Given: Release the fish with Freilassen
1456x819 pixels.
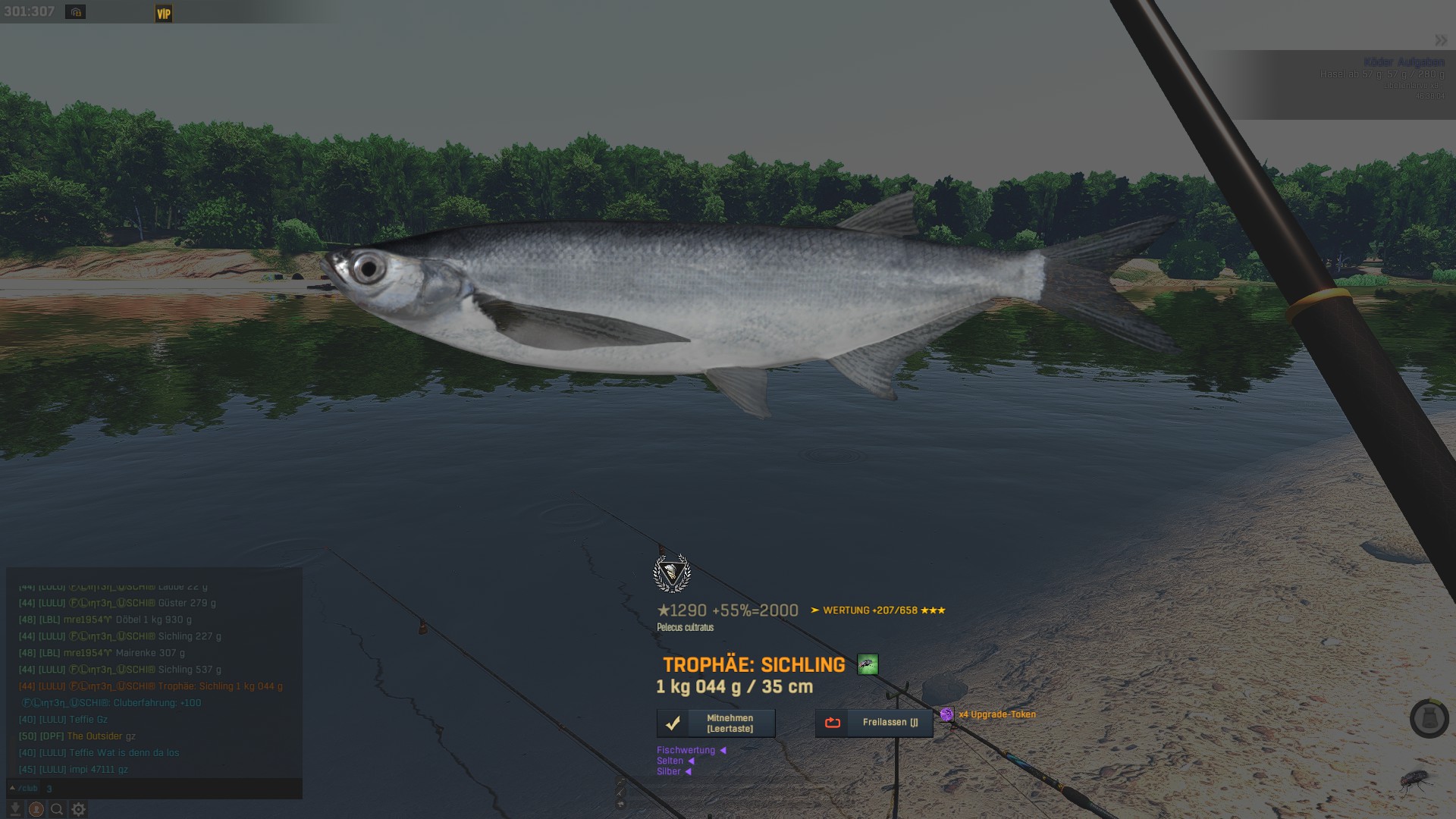Looking at the screenshot, I should 874,723.
